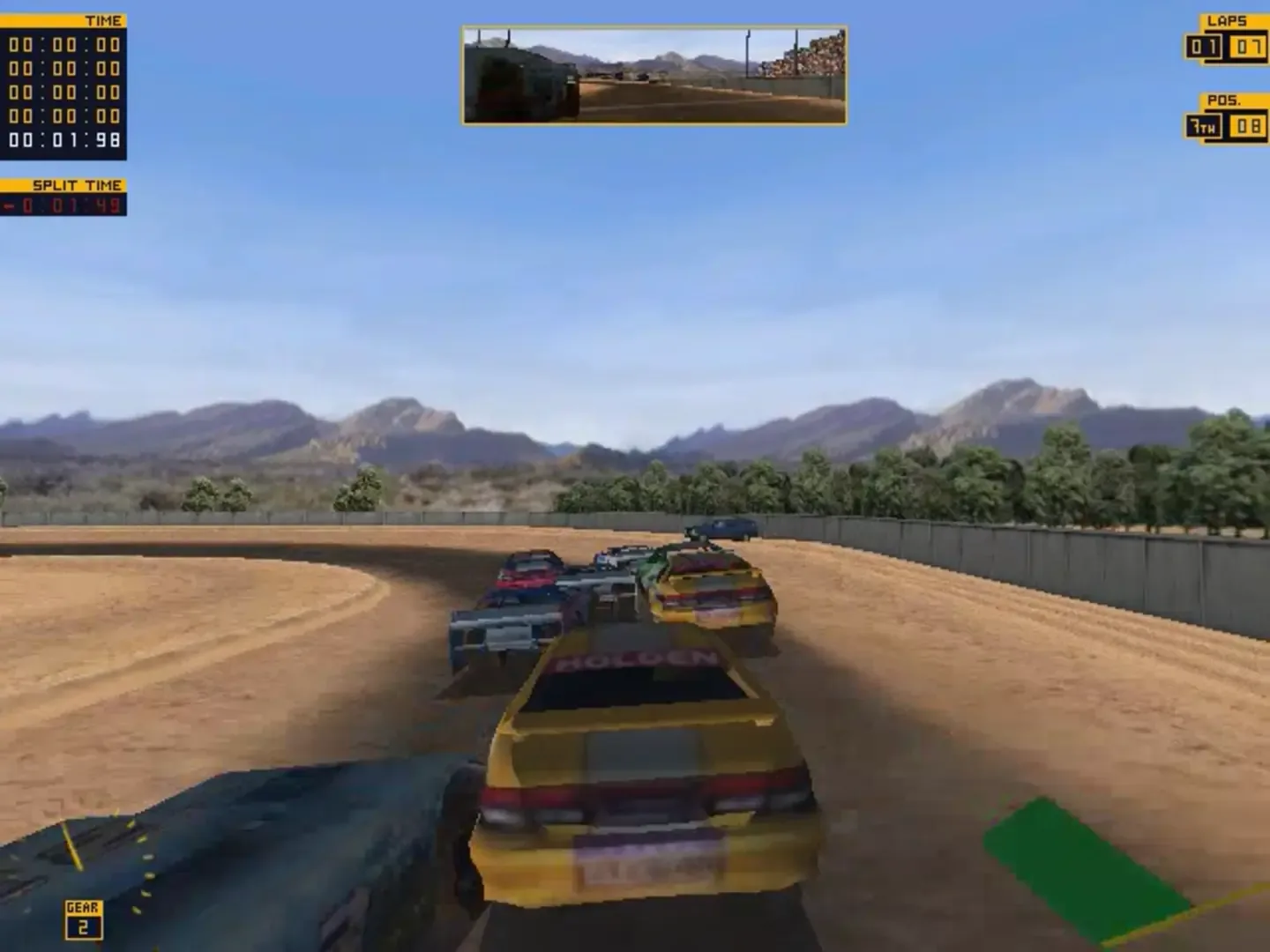Select the fourth lap time entry
The image size is (1270, 952).
[63, 116]
